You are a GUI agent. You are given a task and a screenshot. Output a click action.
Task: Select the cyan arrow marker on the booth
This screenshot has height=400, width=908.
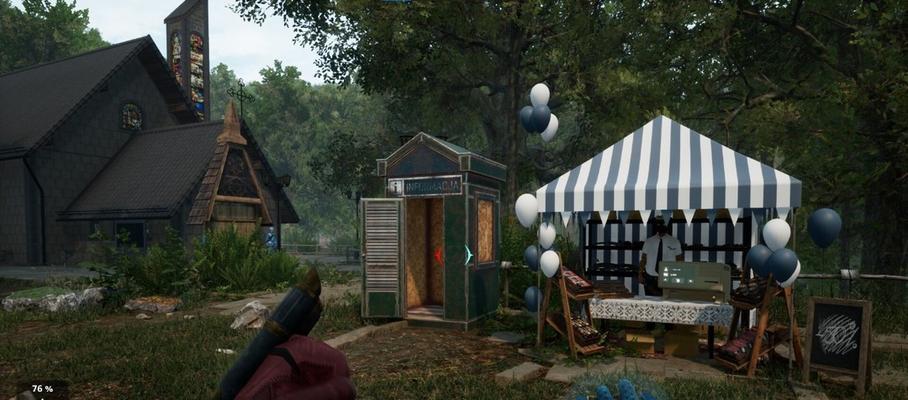pyautogui.click(x=467, y=255)
